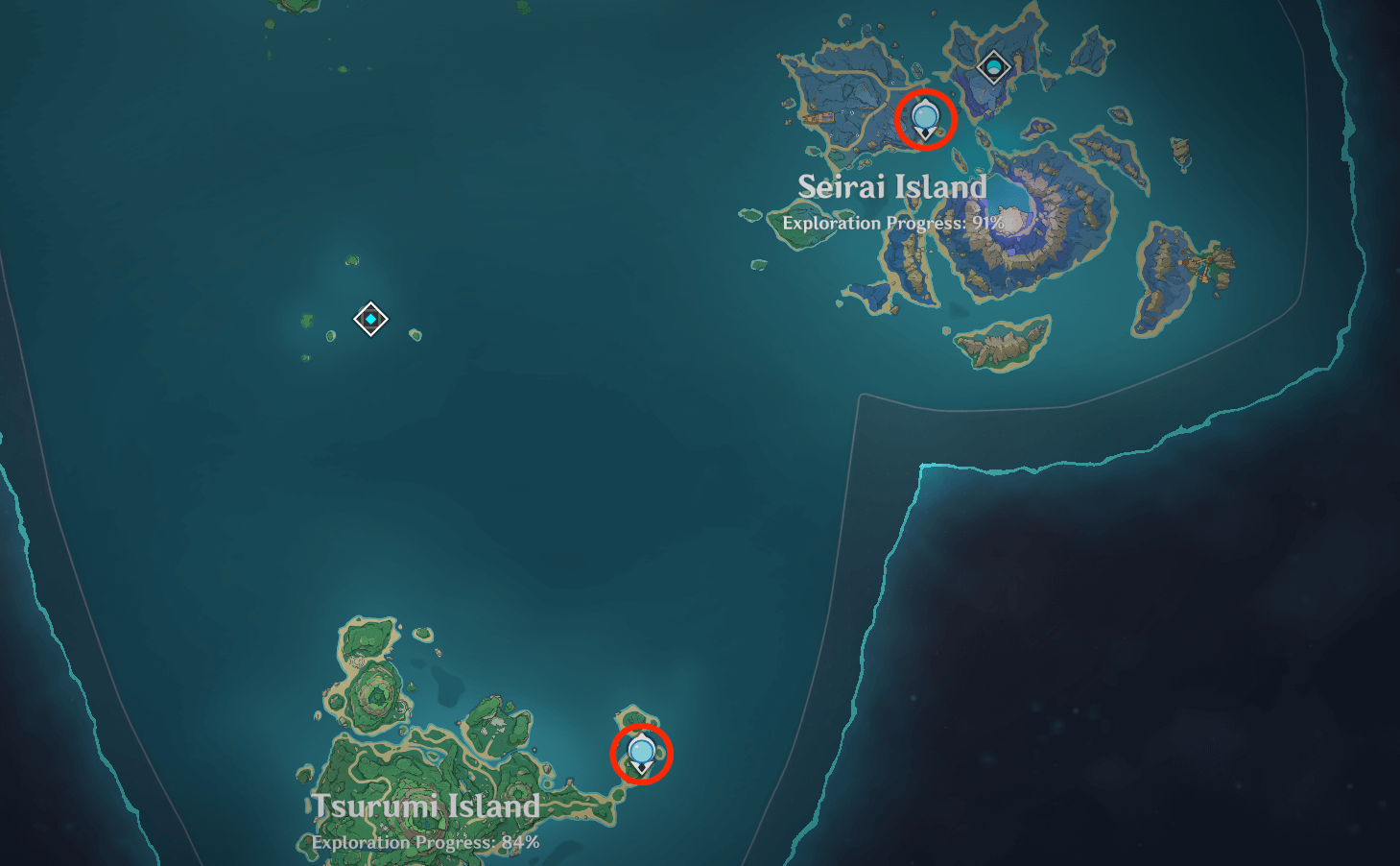This screenshot has width=1400, height=866.
Task: Click the small island cluster southeast of Seirai
Action: pos(1003,346)
